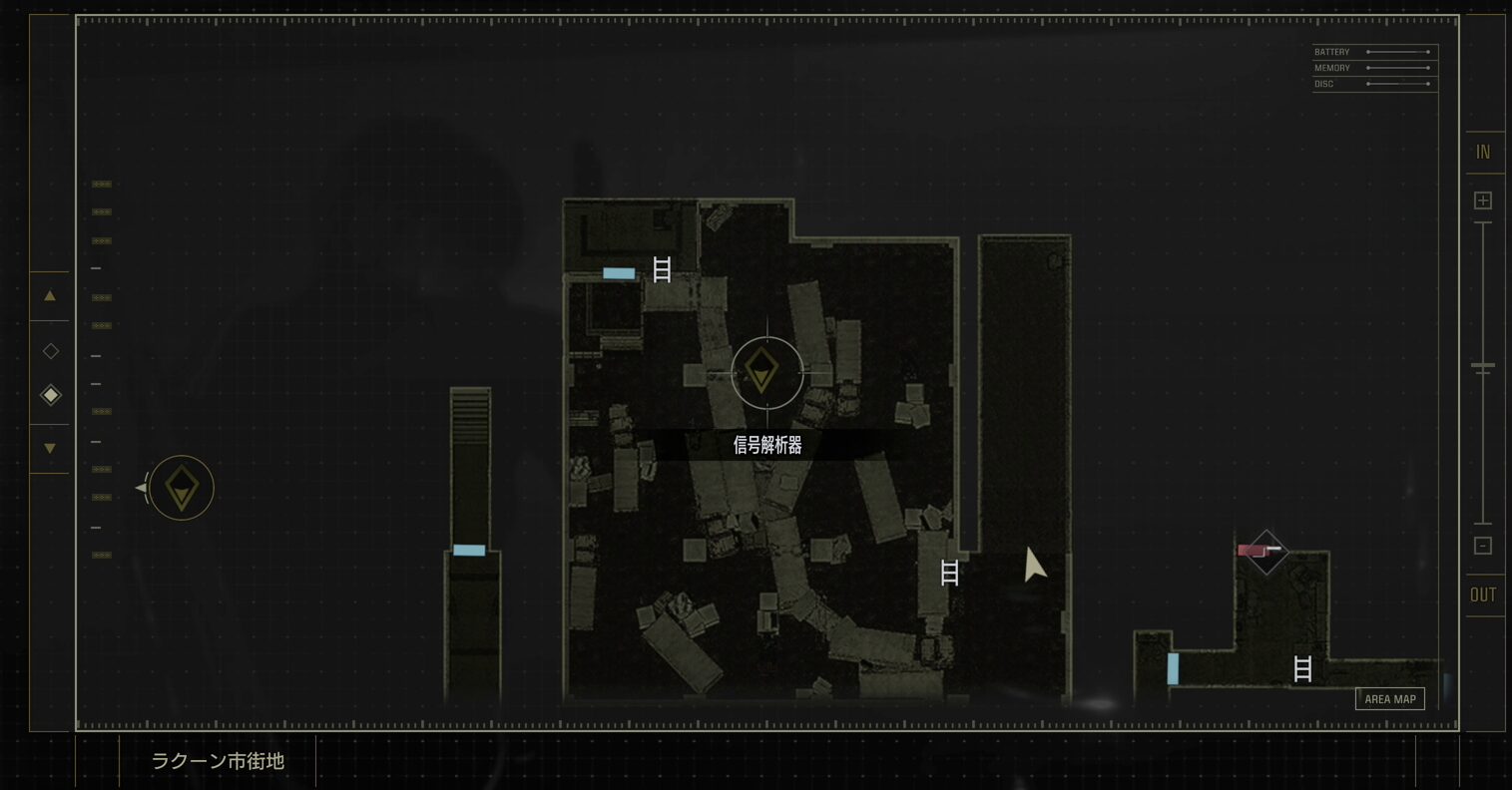Zoom out with the minus button
The width and height of the screenshot is (1512, 790).
[x=1483, y=546]
